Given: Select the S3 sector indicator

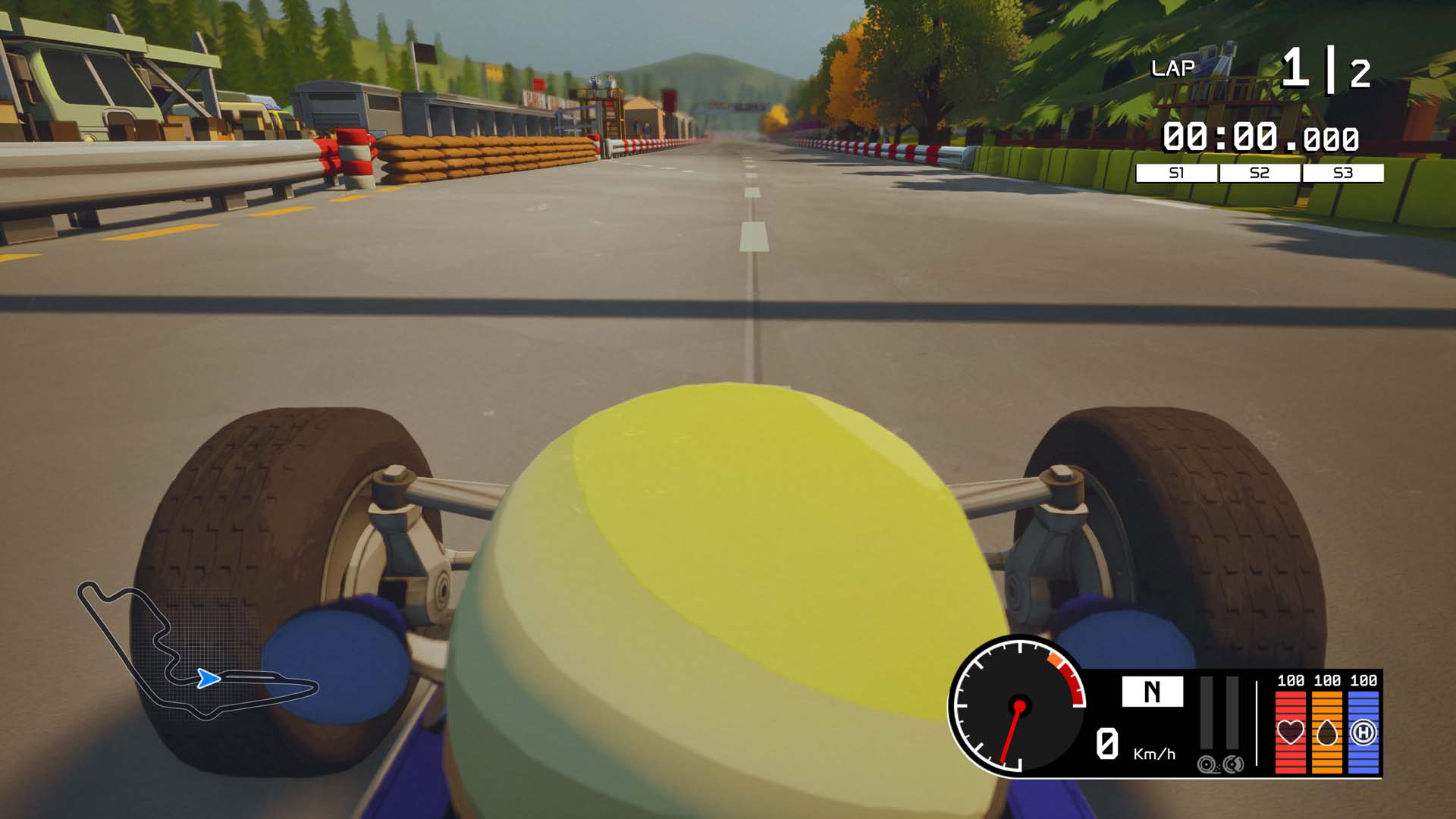Looking at the screenshot, I should coord(1343,173).
